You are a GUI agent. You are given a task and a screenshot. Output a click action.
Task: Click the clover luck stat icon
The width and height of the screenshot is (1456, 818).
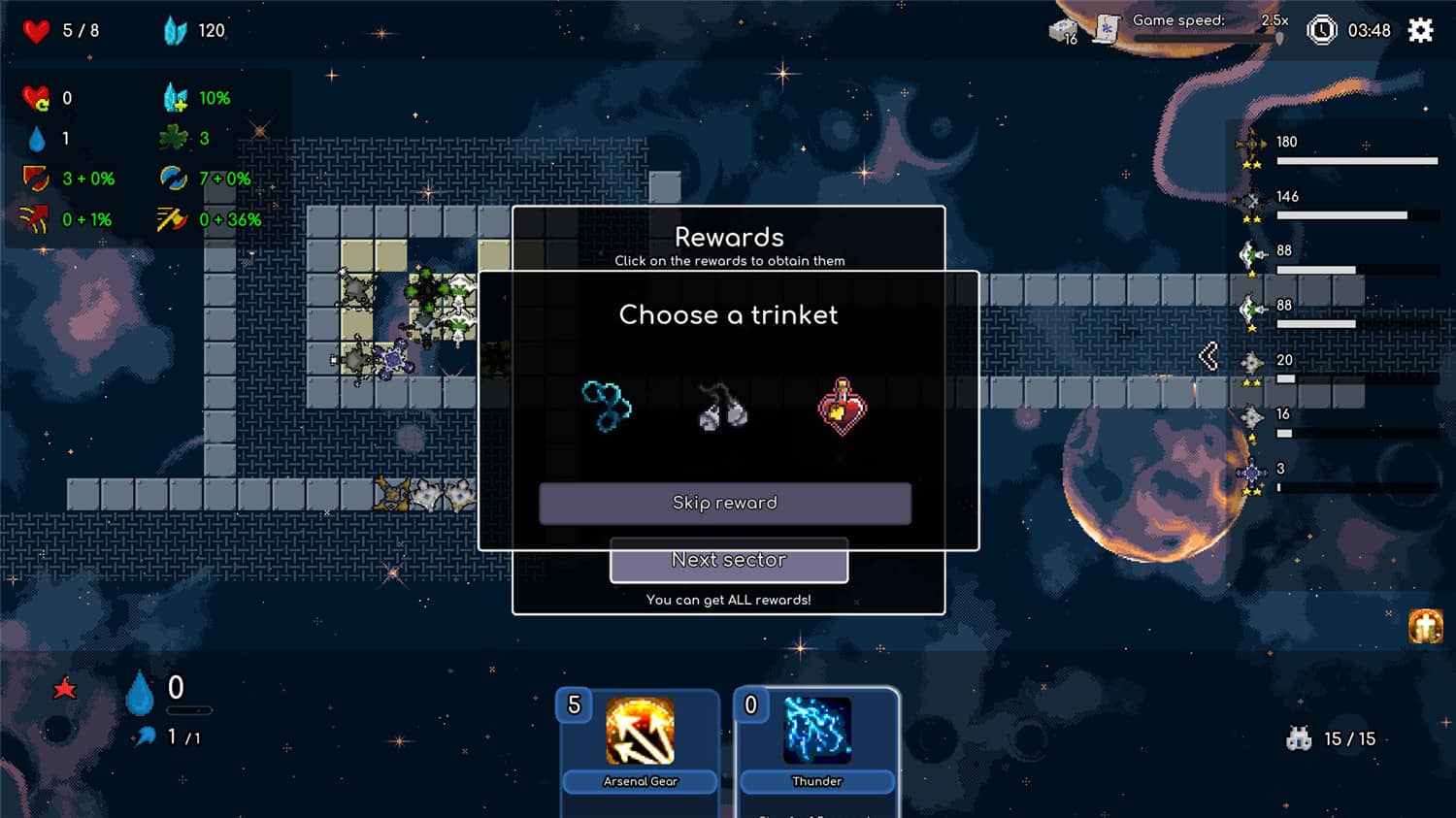pos(173,138)
